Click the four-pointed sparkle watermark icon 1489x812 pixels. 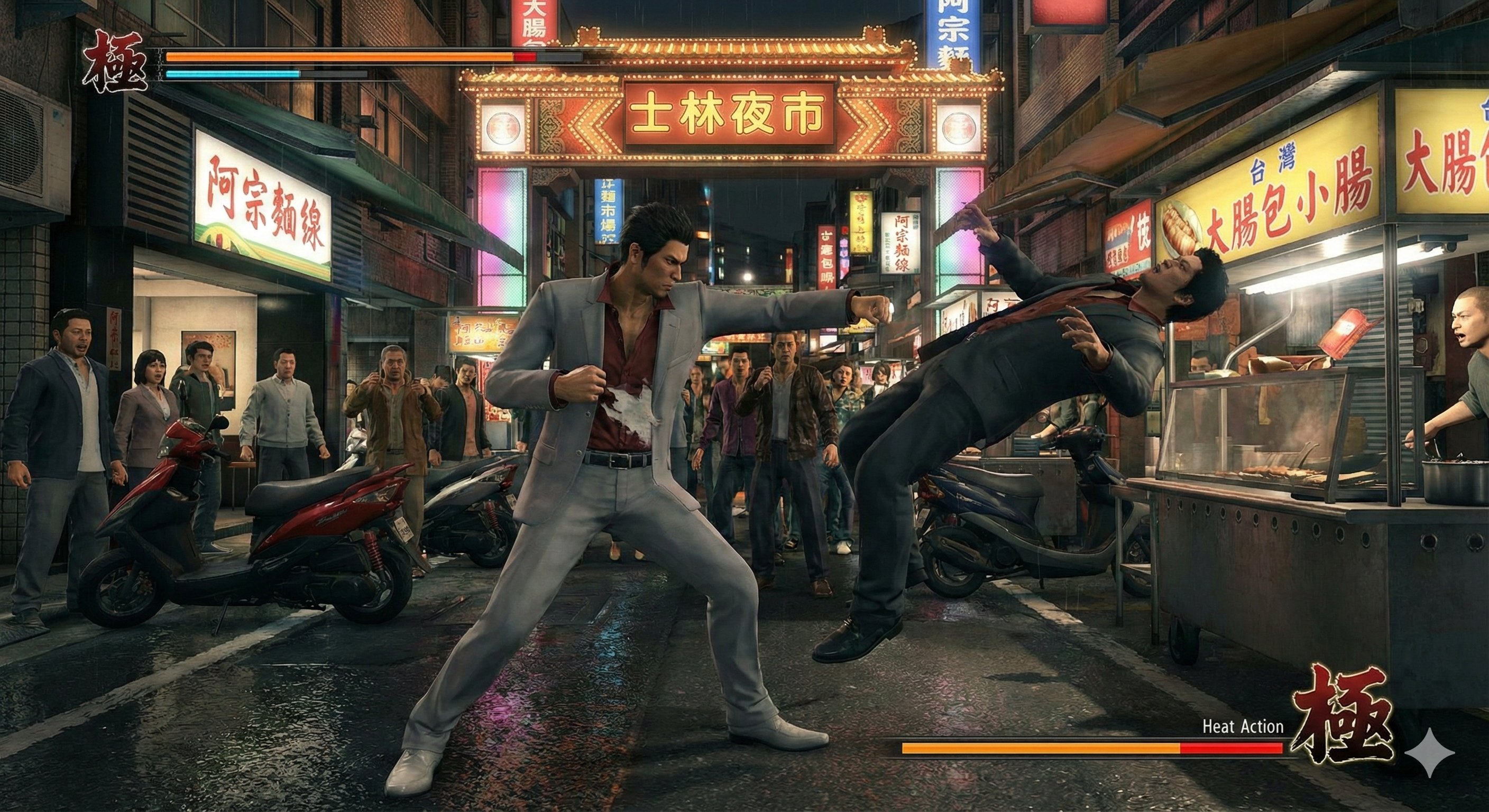pyautogui.click(x=1428, y=752)
